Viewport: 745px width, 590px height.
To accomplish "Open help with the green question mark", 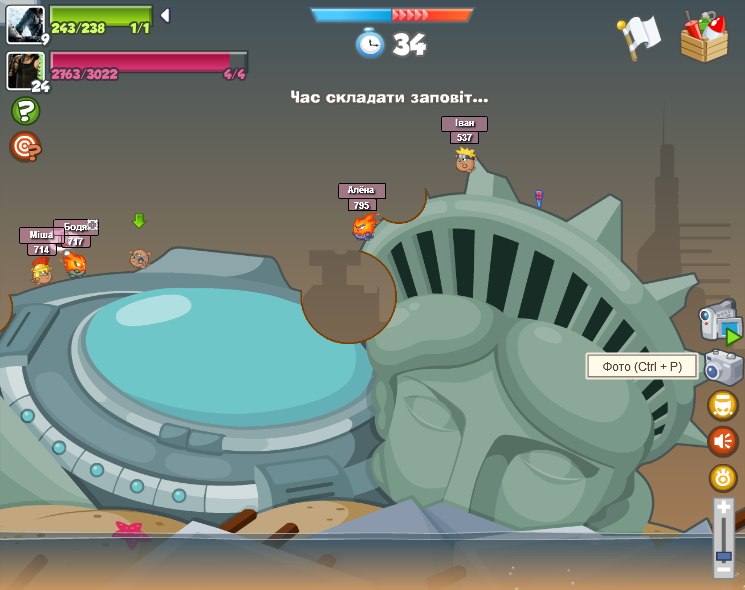I will pos(25,110).
